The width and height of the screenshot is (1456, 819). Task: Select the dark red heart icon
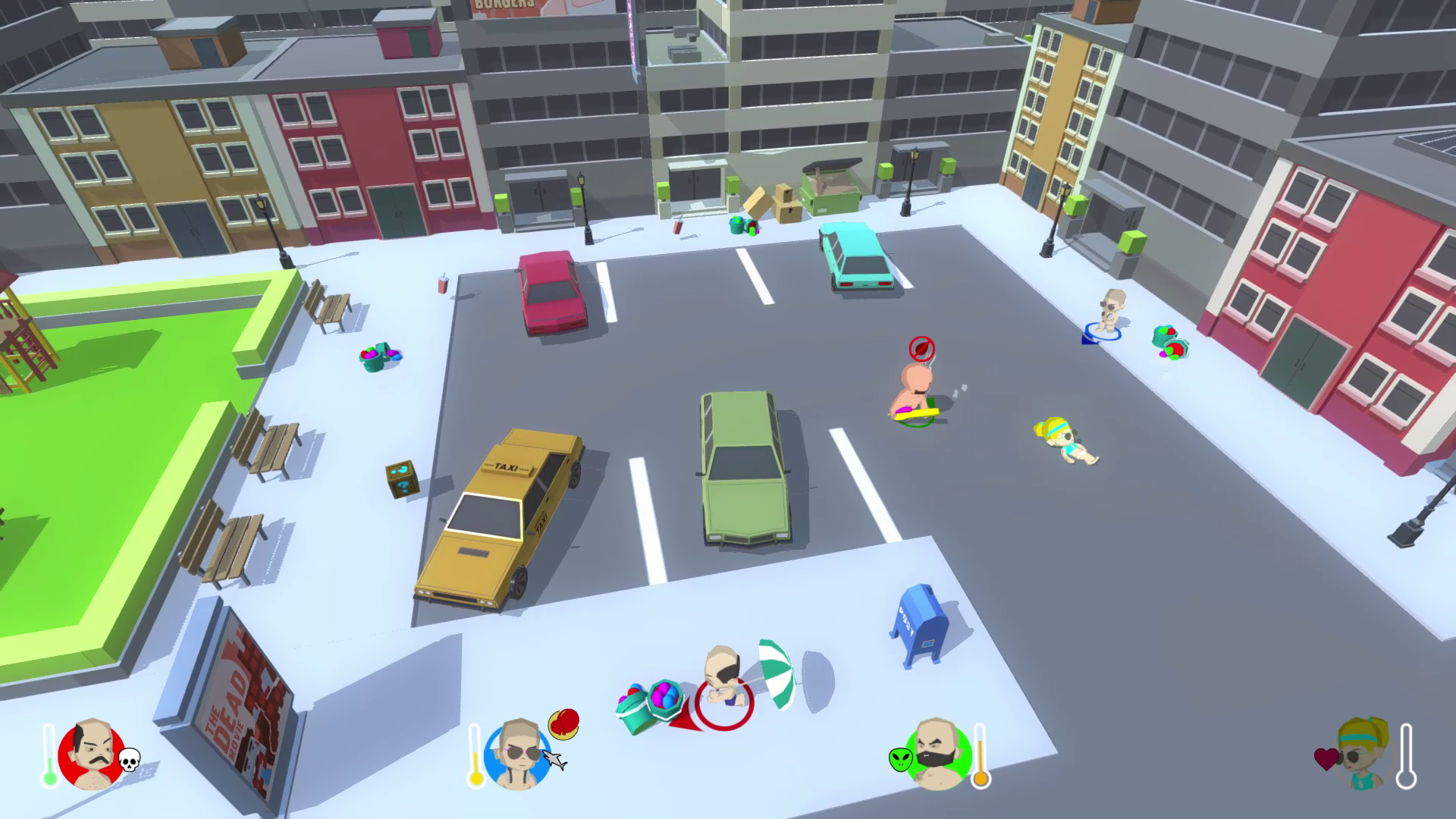click(1326, 760)
